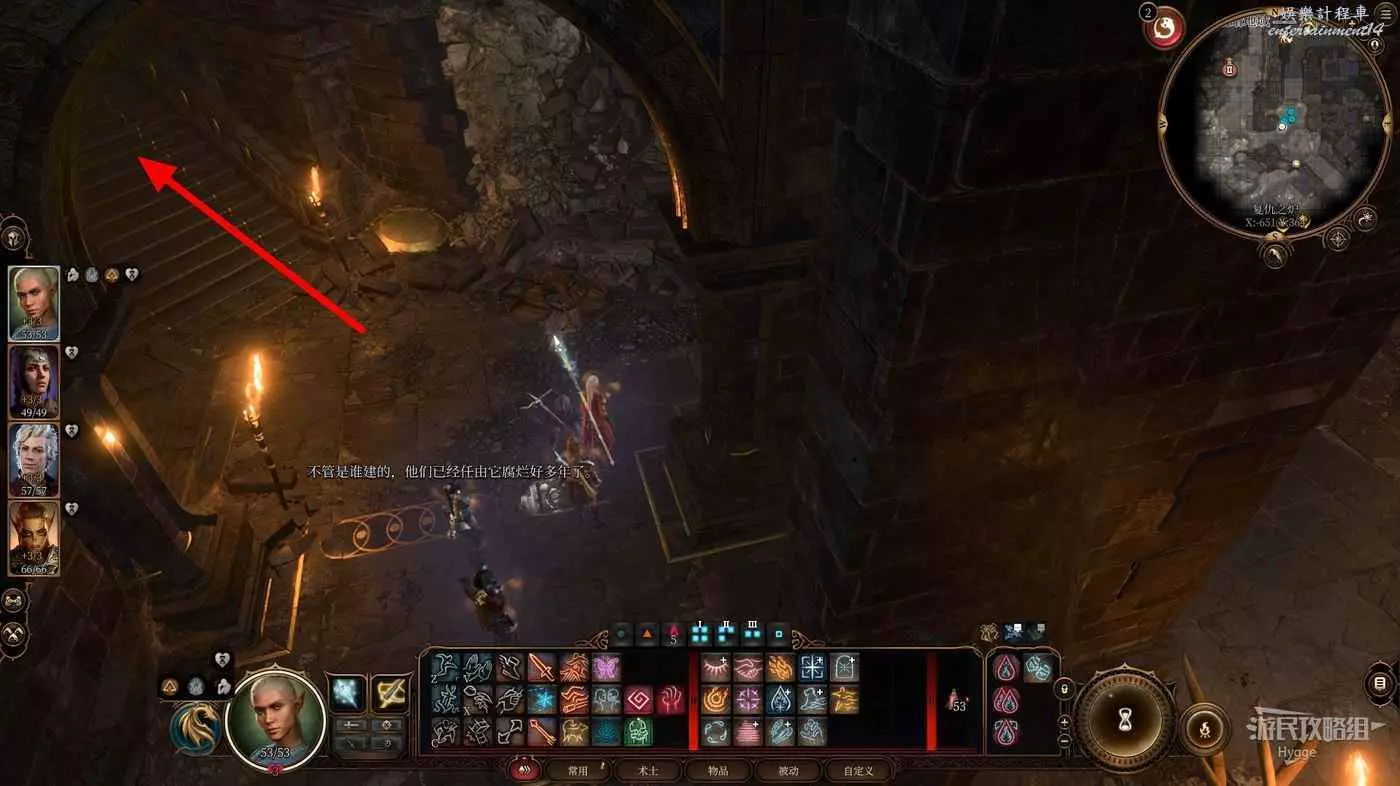The image size is (1400, 786).
Task: Activate the purple butterfly spell icon
Action: (606, 668)
